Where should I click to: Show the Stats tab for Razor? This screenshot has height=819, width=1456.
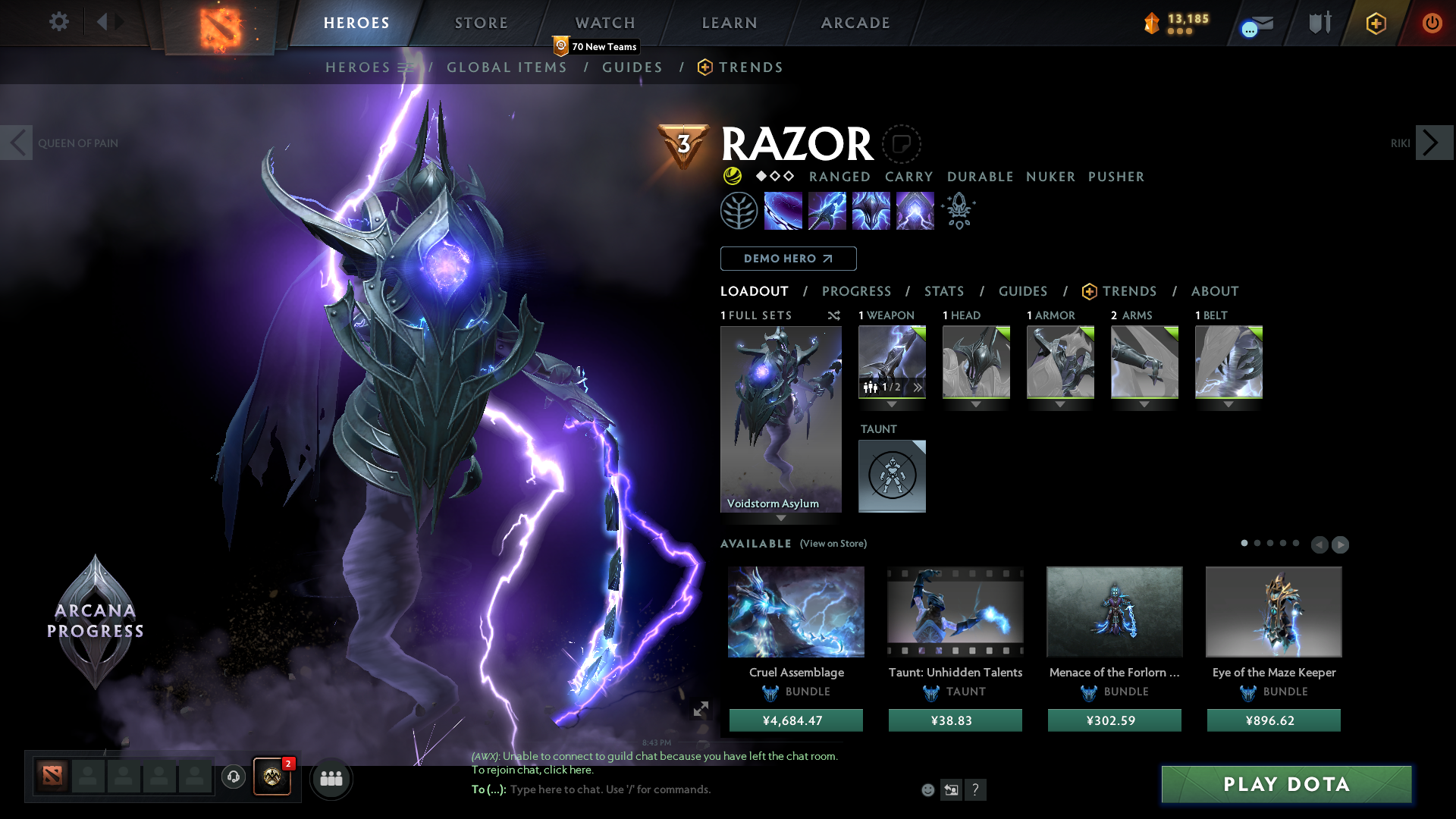point(943,291)
